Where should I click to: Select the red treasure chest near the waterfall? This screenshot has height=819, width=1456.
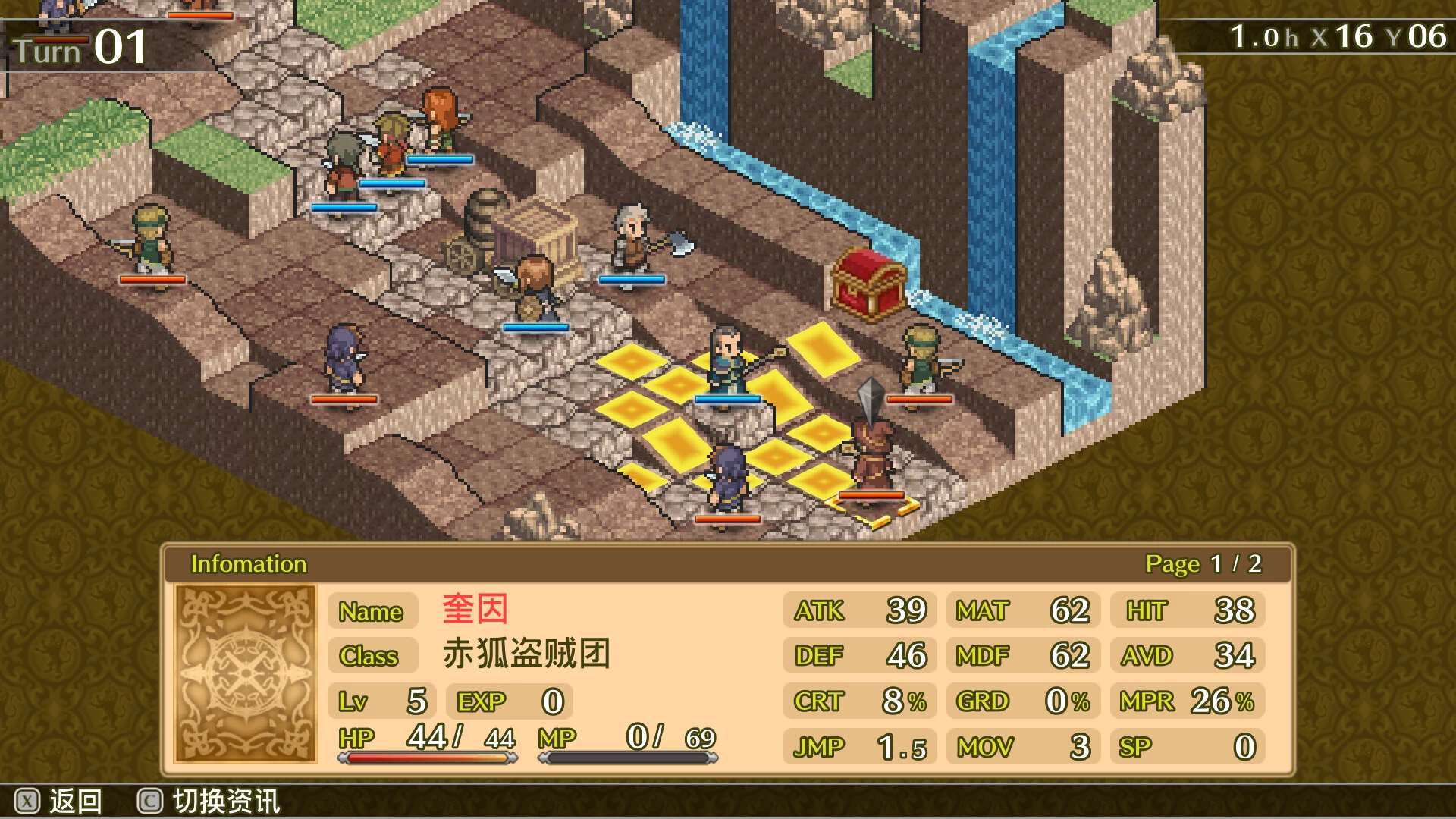(x=866, y=288)
